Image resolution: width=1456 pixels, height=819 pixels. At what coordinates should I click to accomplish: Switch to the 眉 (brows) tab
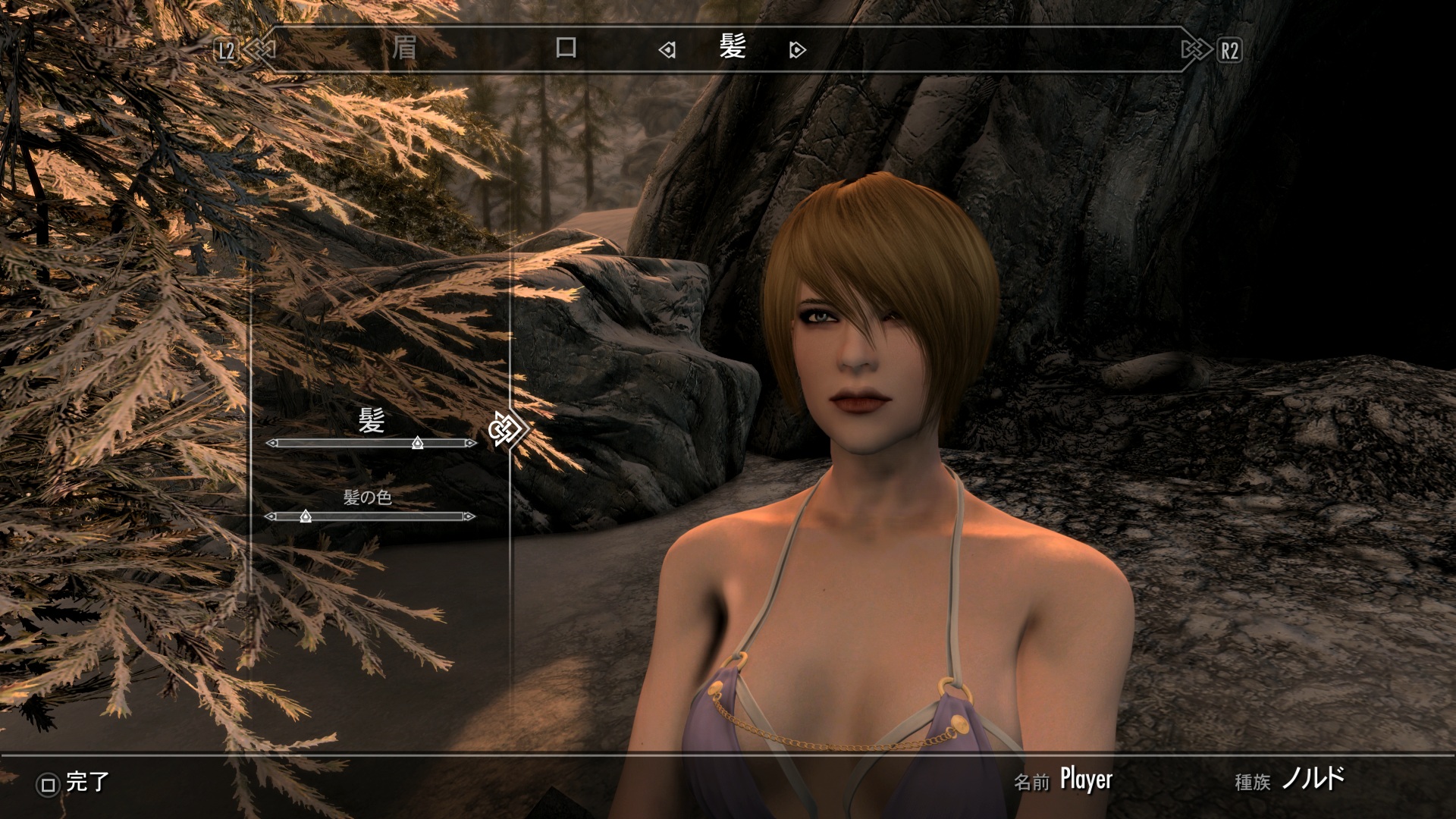click(x=404, y=49)
